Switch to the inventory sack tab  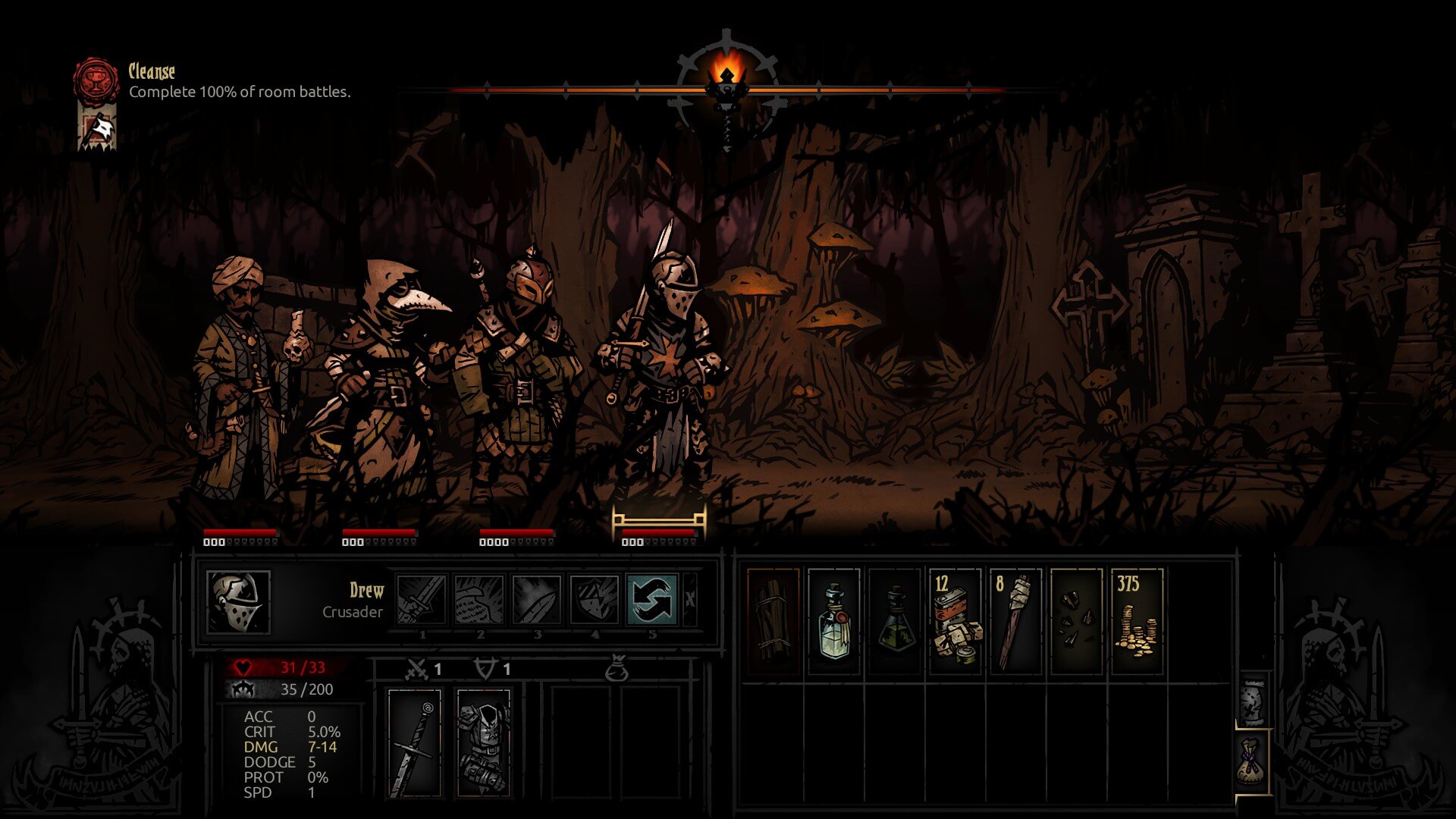[x=1252, y=762]
